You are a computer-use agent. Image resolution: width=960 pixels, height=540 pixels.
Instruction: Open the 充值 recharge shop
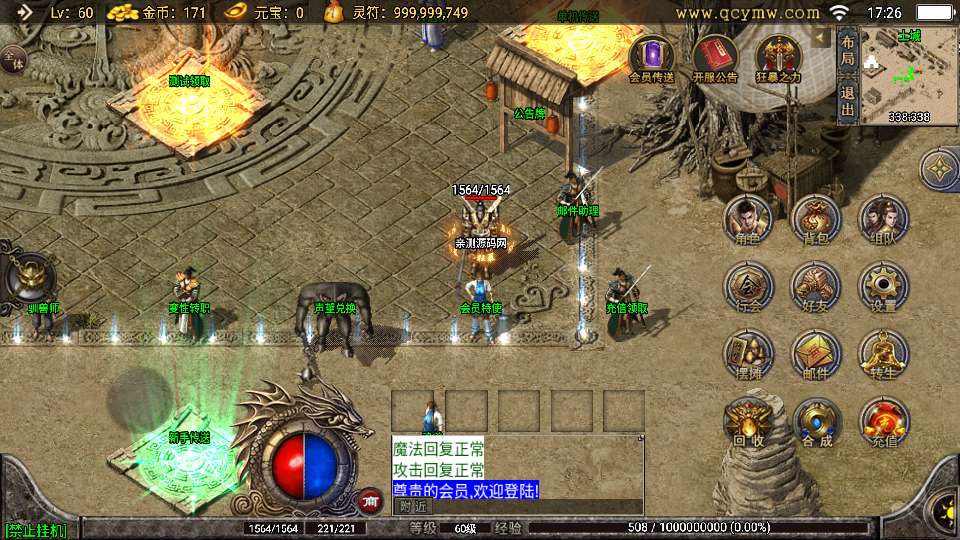pyautogui.click(x=883, y=422)
